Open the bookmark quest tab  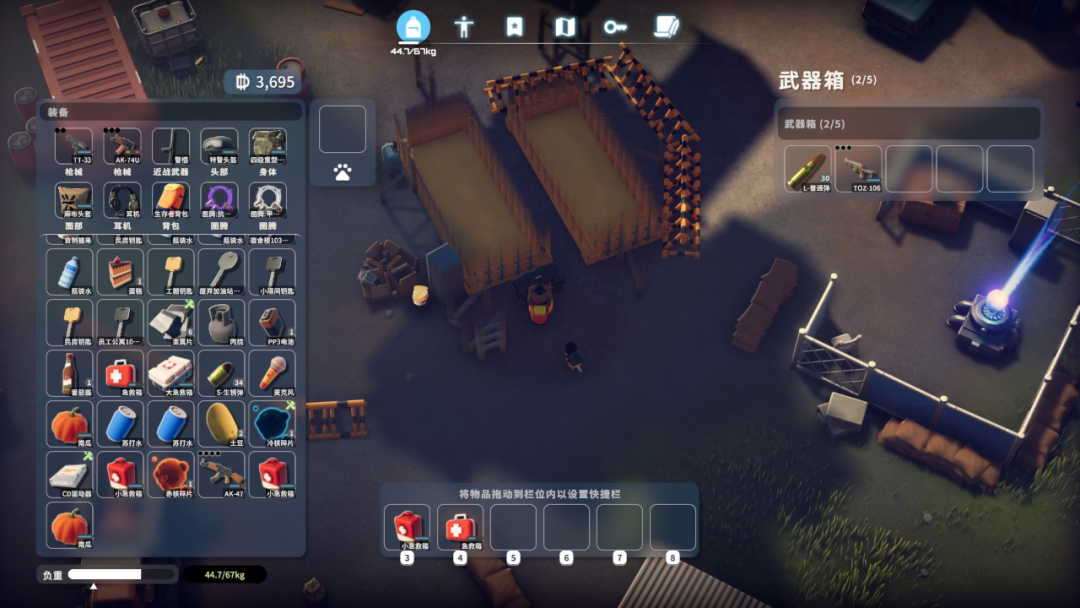click(514, 27)
